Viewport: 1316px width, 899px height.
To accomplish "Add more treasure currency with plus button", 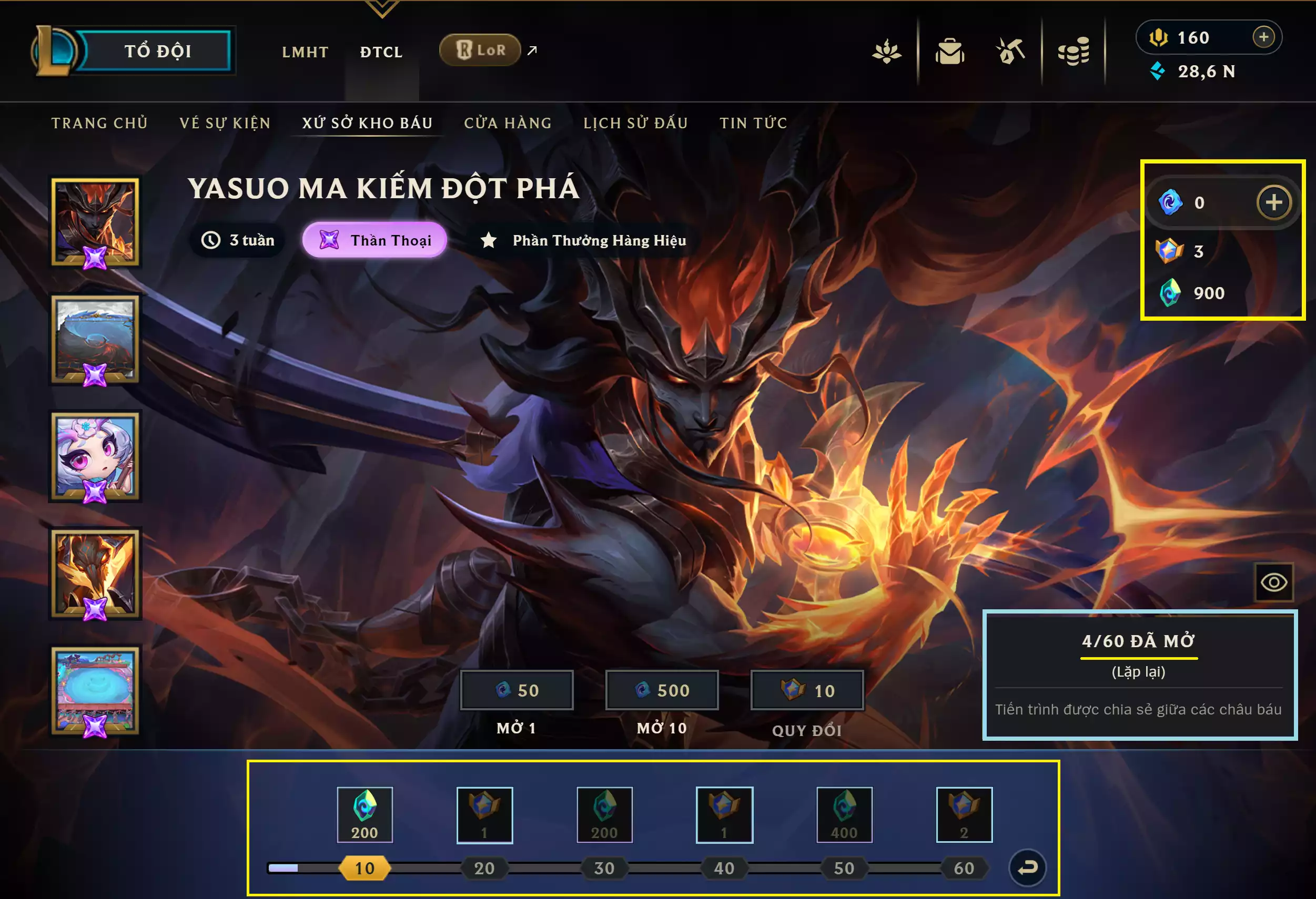I will [x=1273, y=202].
